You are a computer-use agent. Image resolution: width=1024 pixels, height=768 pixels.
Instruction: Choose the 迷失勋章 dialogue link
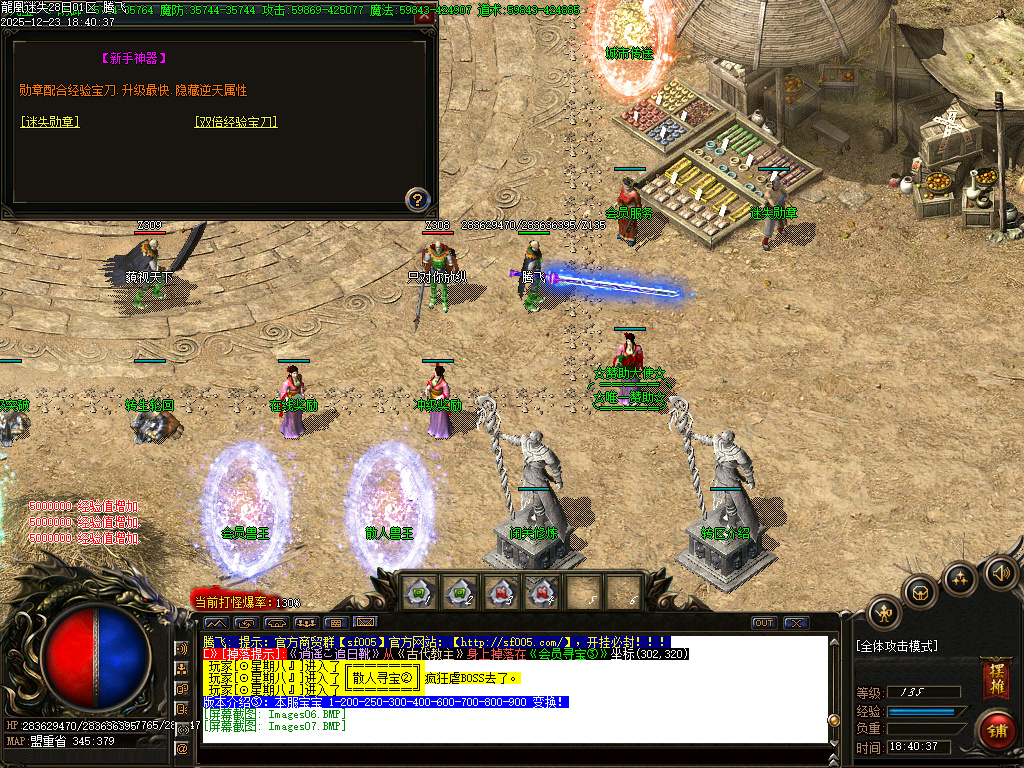click(x=49, y=122)
